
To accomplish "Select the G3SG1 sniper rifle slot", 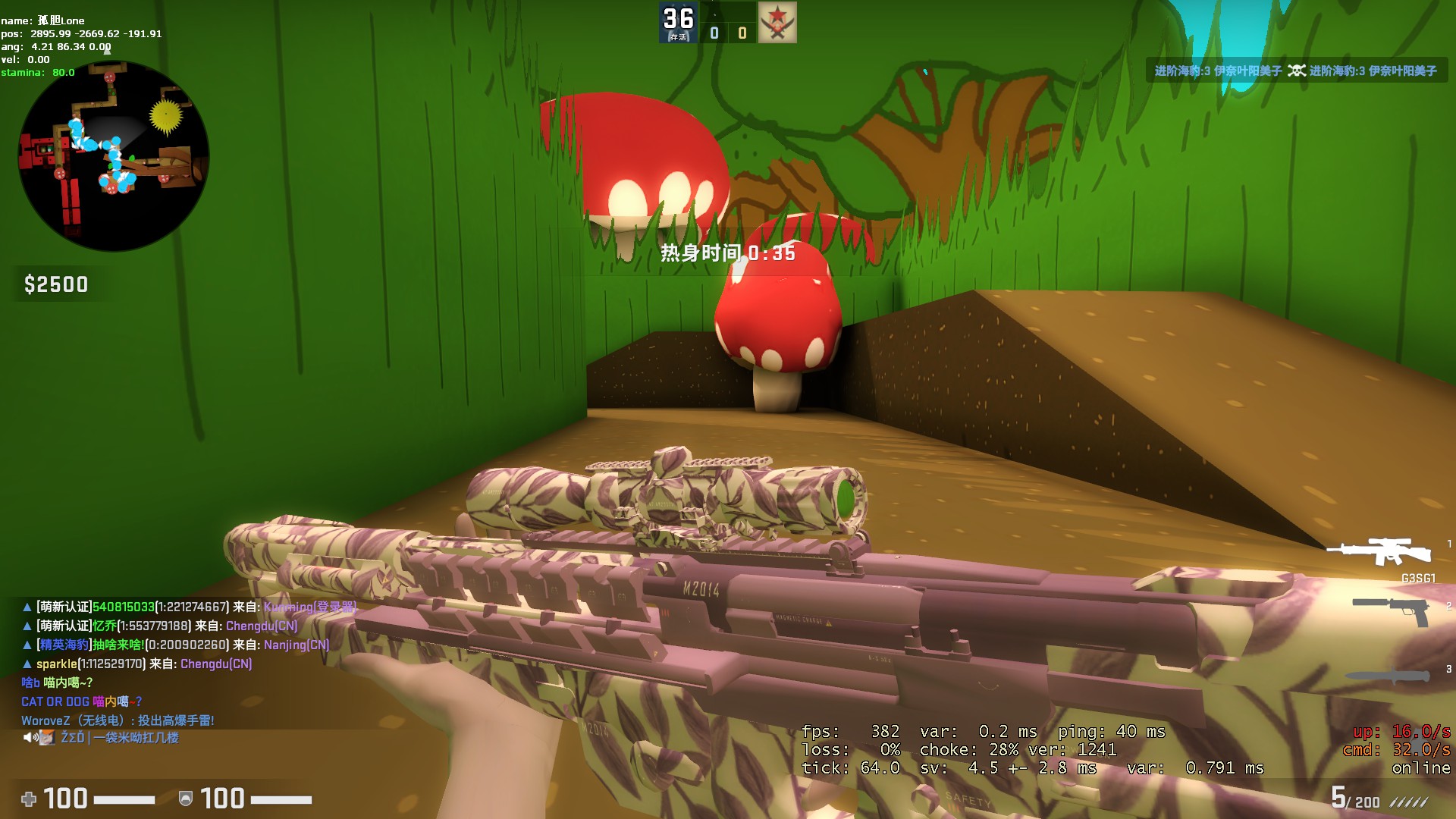I will [1382, 554].
